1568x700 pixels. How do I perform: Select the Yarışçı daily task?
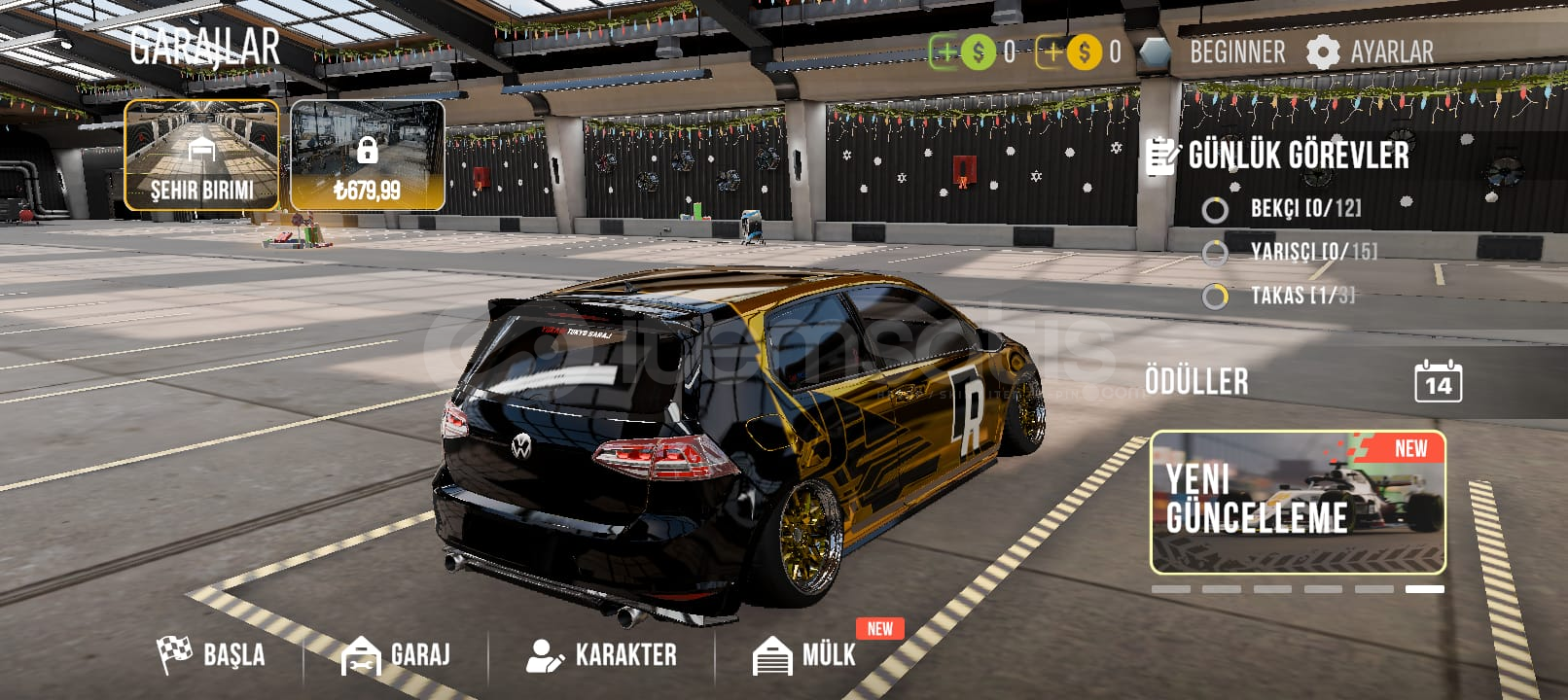1311,252
